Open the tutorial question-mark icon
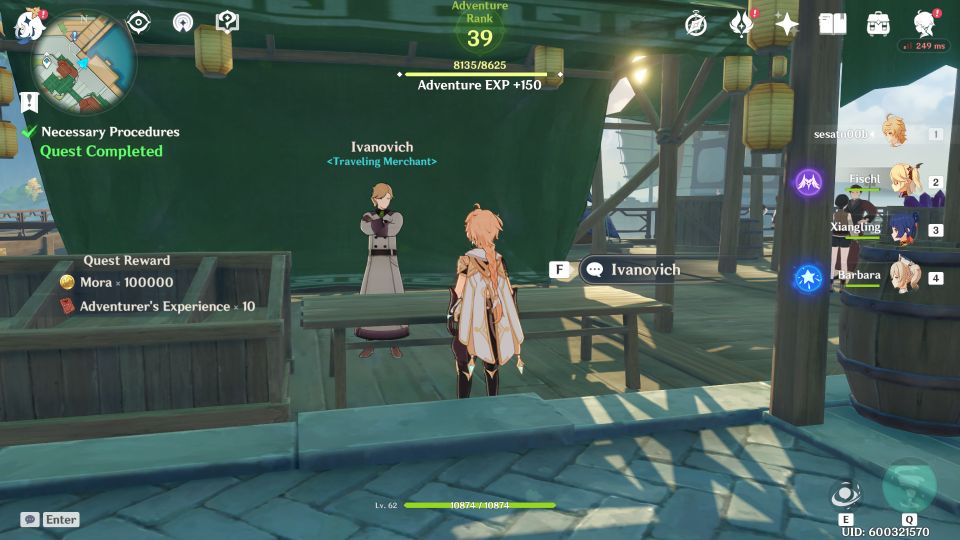 pyautogui.click(x=227, y=22)
